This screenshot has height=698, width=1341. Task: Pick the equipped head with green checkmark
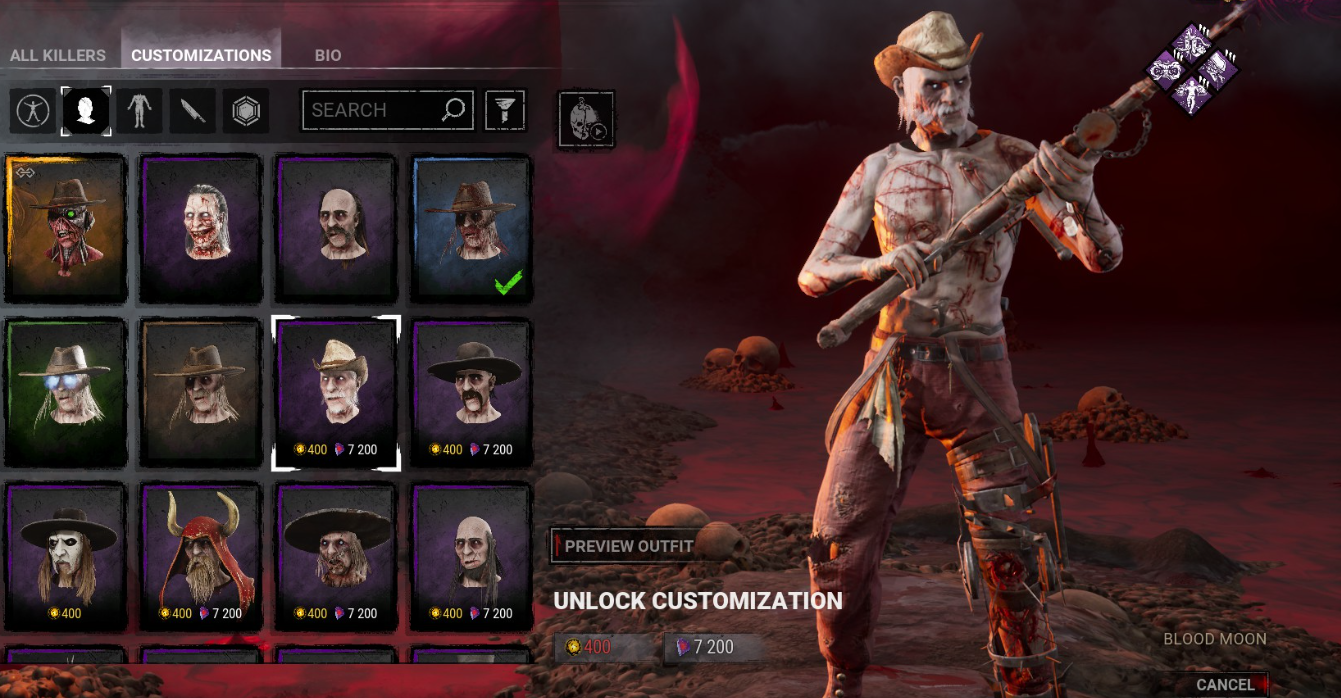tap(471, 229)
